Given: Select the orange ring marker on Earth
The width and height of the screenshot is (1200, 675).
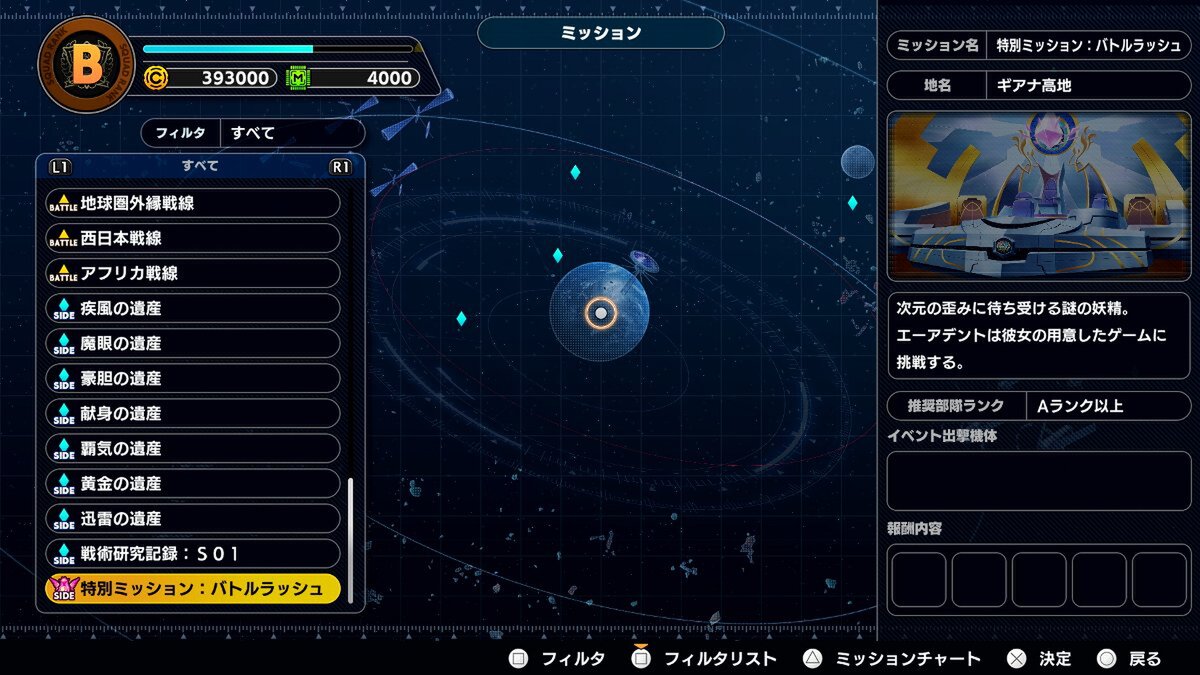Looking at the screenshot, I should click(x=600, y=314).
